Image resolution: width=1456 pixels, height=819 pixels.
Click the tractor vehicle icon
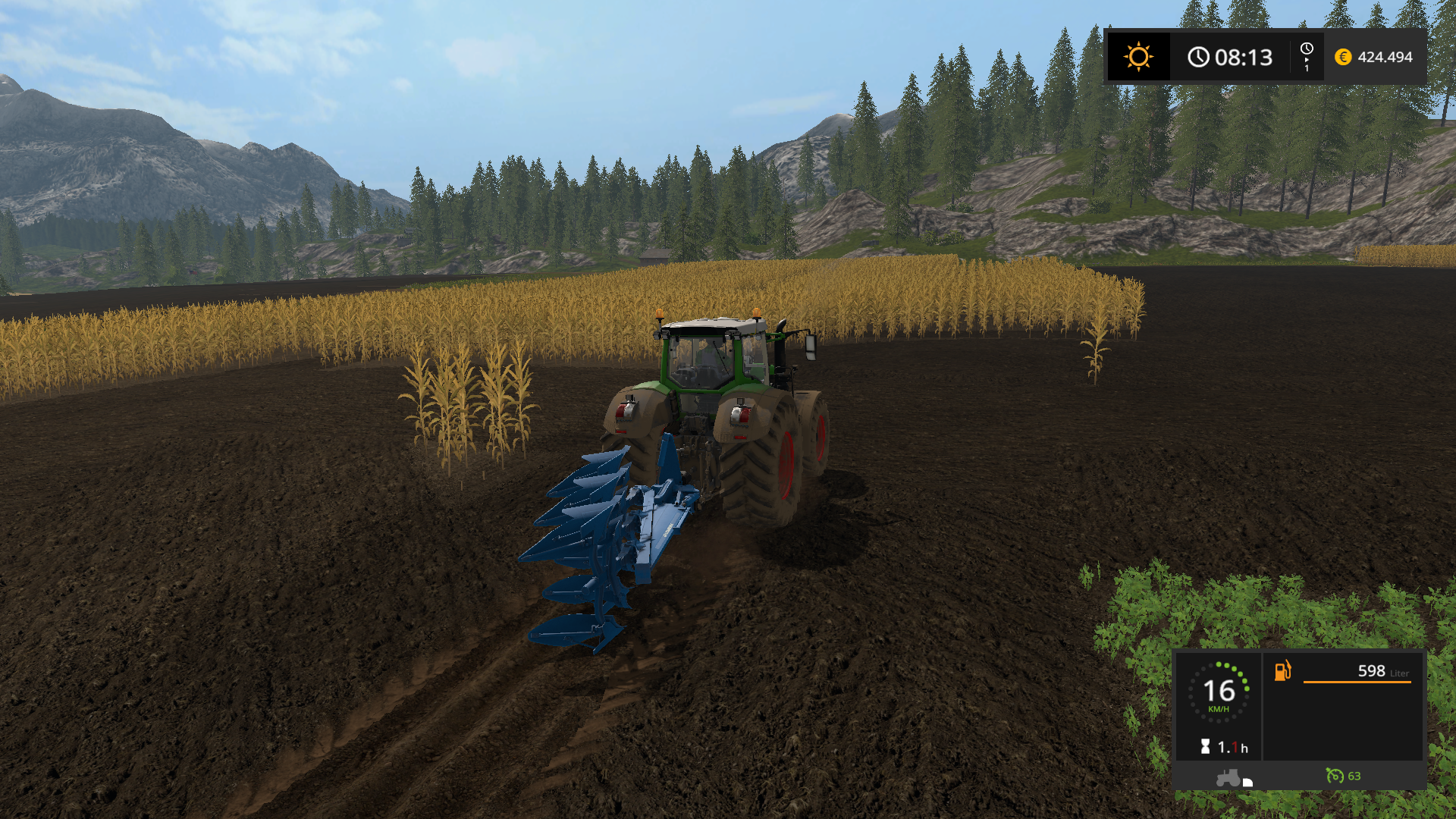(x=1230, y=777)
